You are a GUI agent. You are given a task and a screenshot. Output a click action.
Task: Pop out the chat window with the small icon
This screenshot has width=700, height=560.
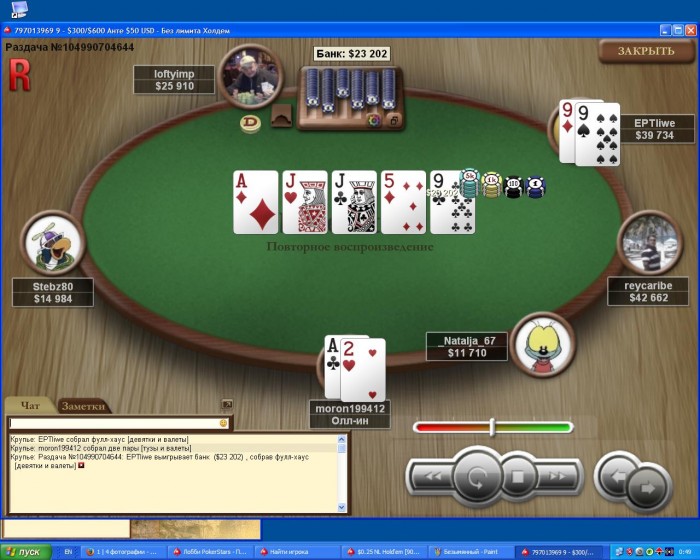click(227, 405)
